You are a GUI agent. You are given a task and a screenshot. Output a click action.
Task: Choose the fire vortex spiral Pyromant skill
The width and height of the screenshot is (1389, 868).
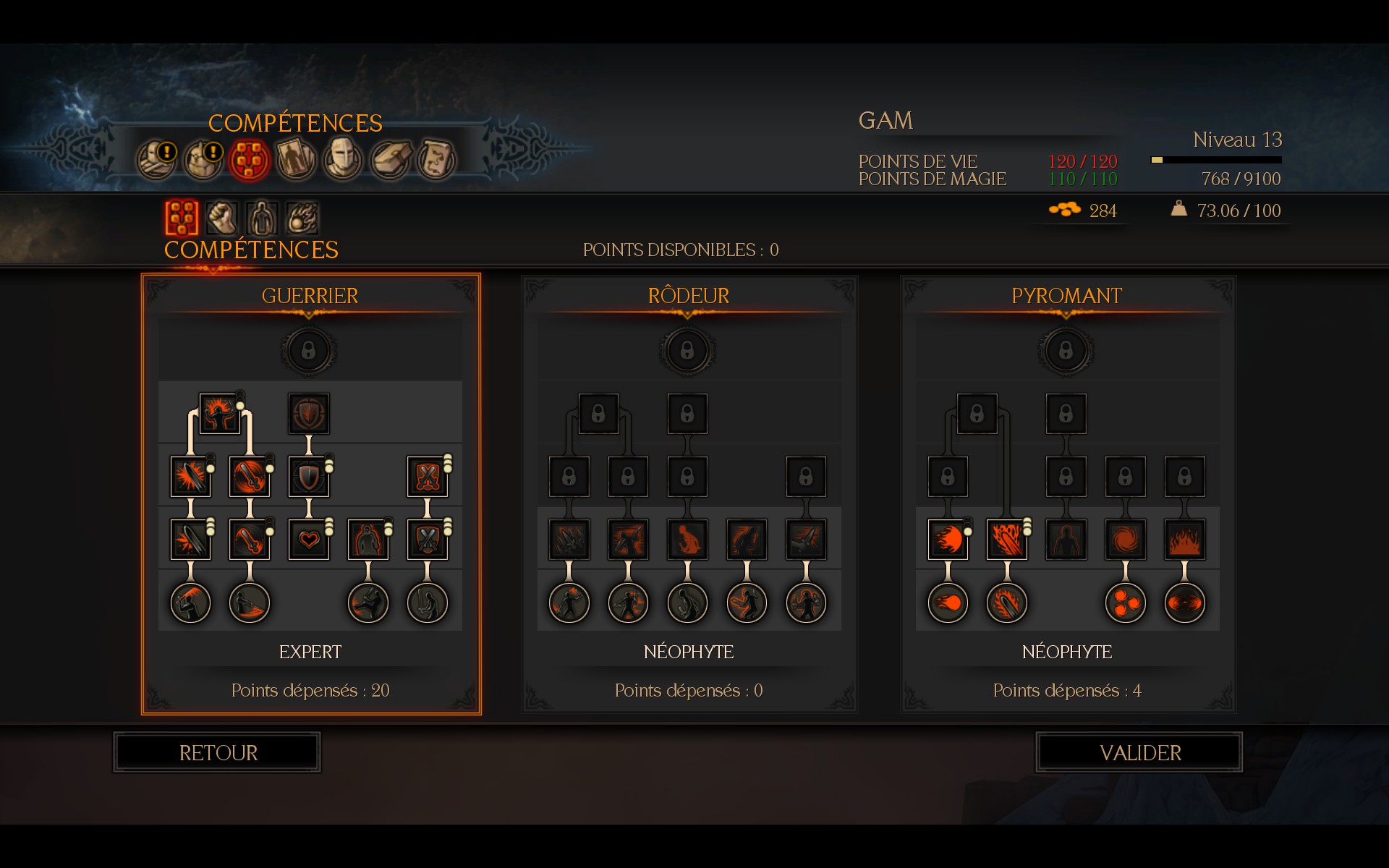1125,540
